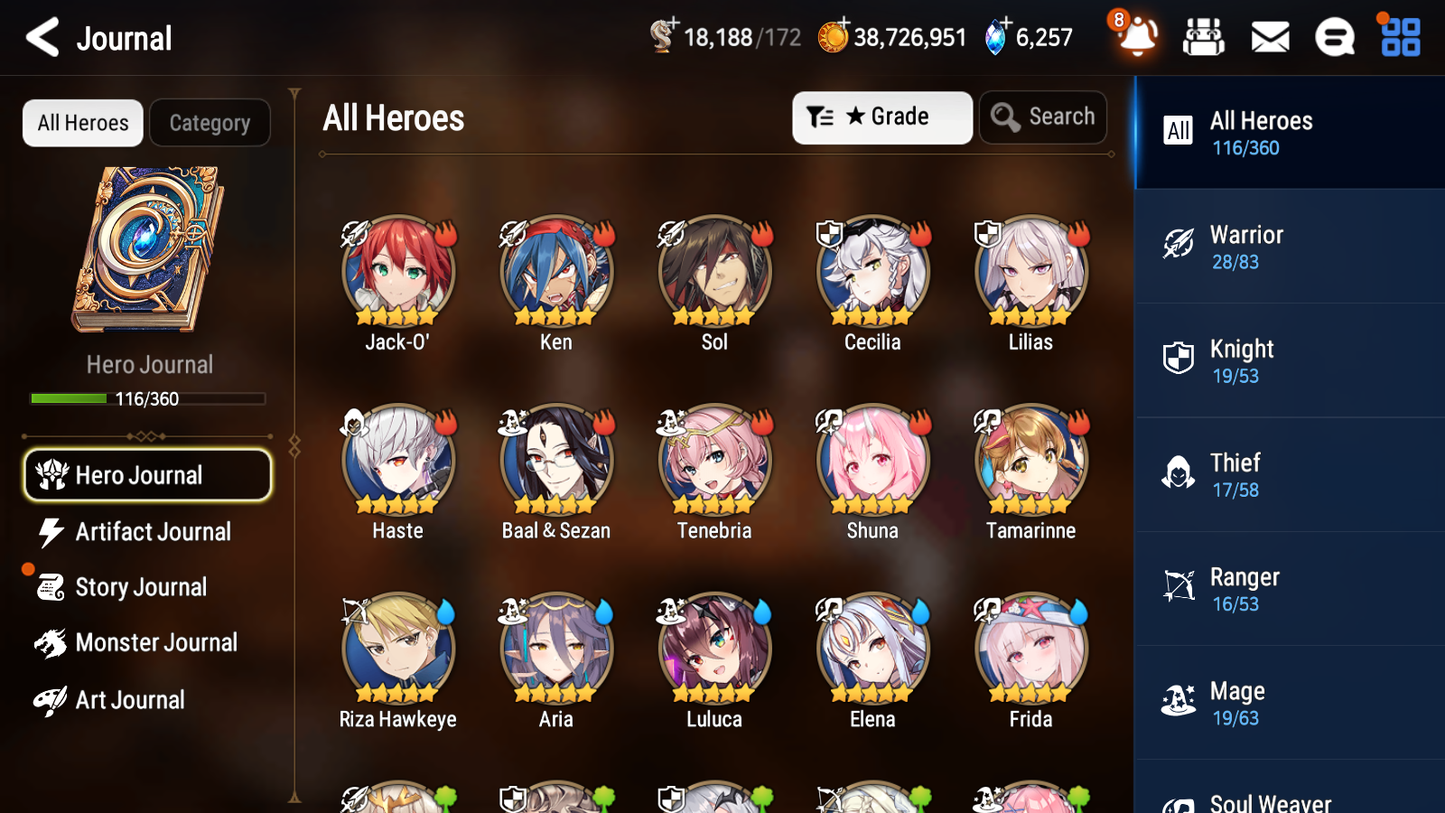Open the chat bubble icon
This screenshot has height=813, width=1445.
click(x=1334, y=37)
